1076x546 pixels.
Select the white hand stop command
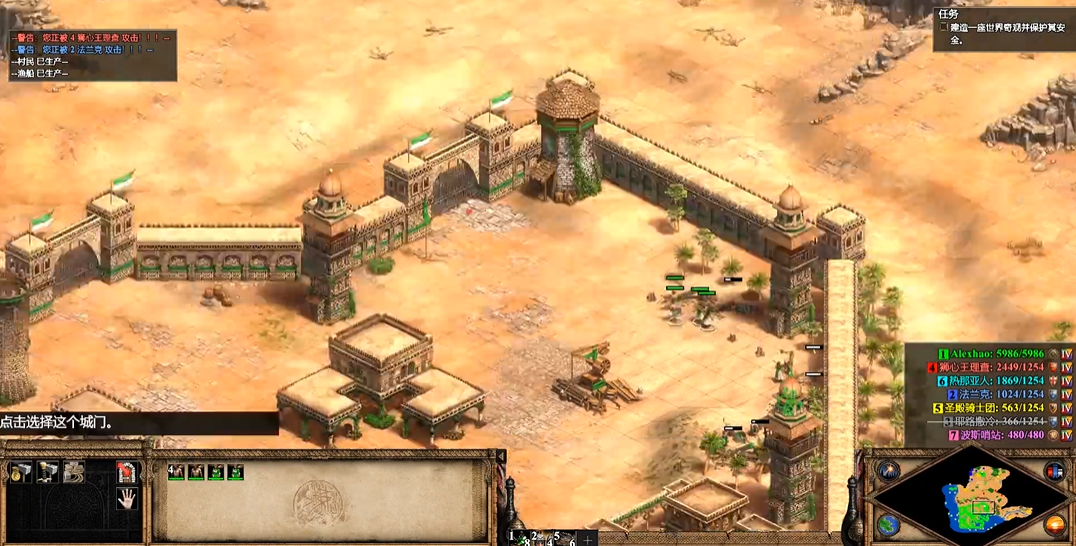(x=126, y=499)
